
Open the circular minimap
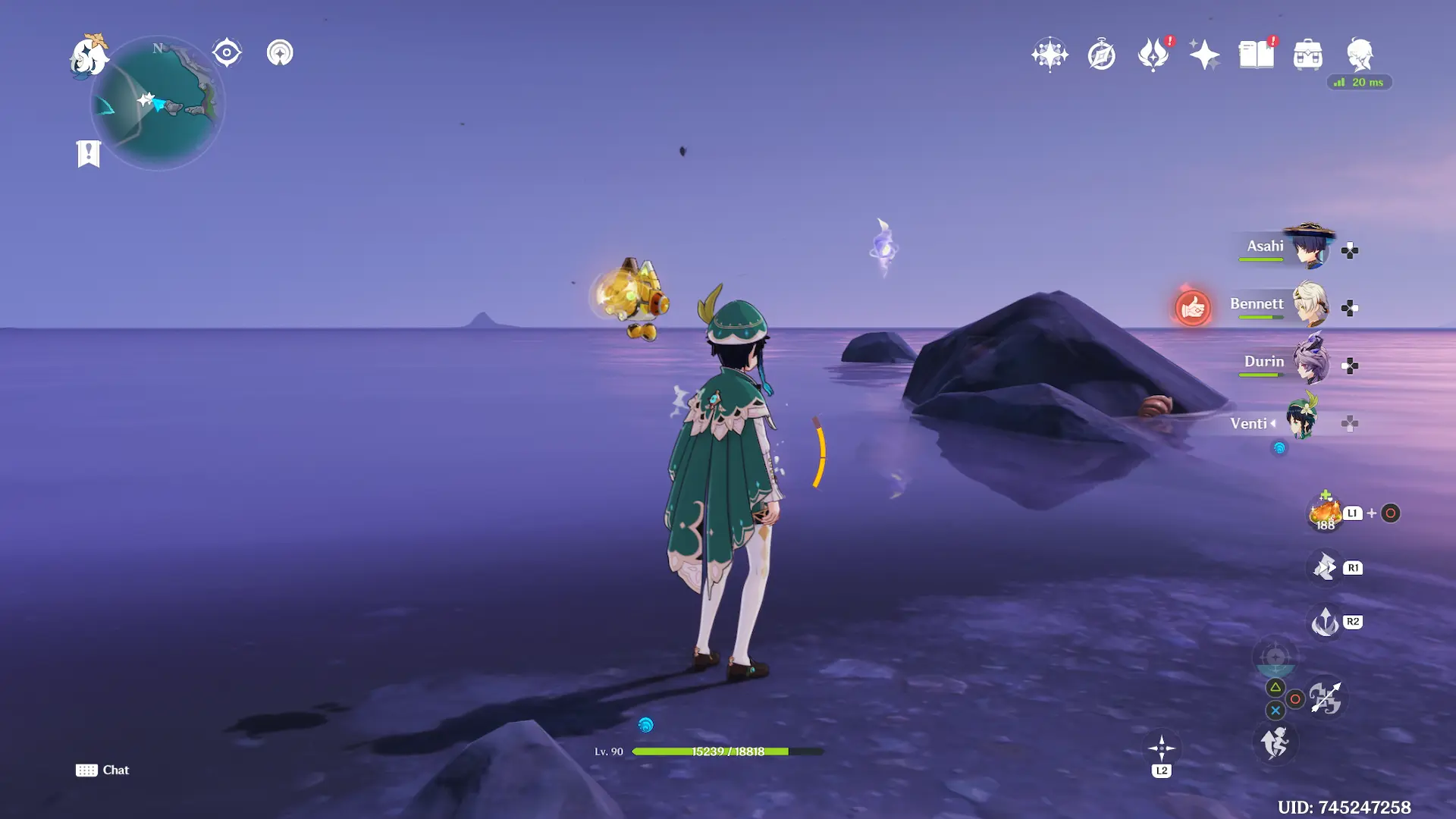[158, 103]
